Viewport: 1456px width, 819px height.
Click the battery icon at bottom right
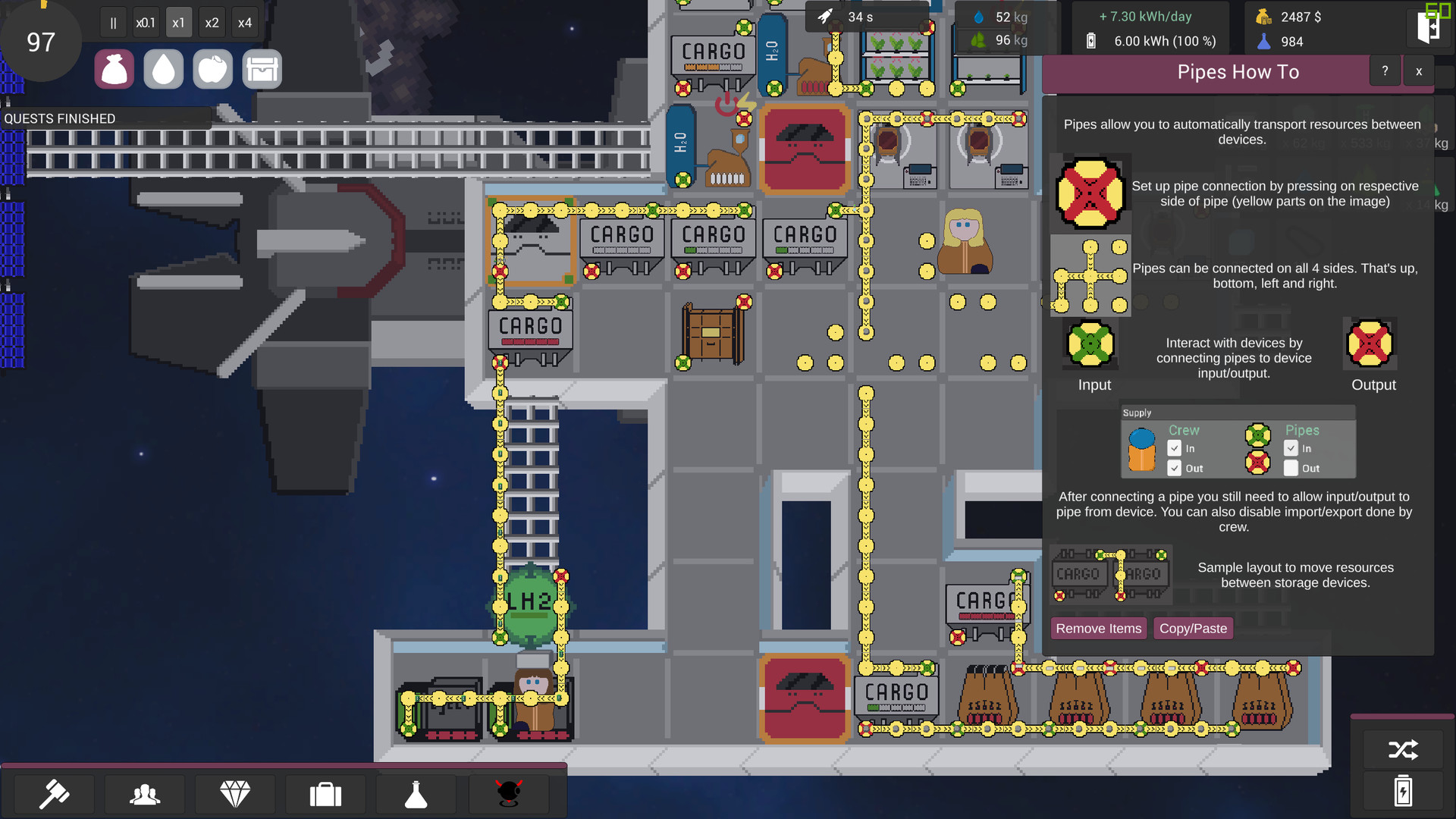point(1402,791)
